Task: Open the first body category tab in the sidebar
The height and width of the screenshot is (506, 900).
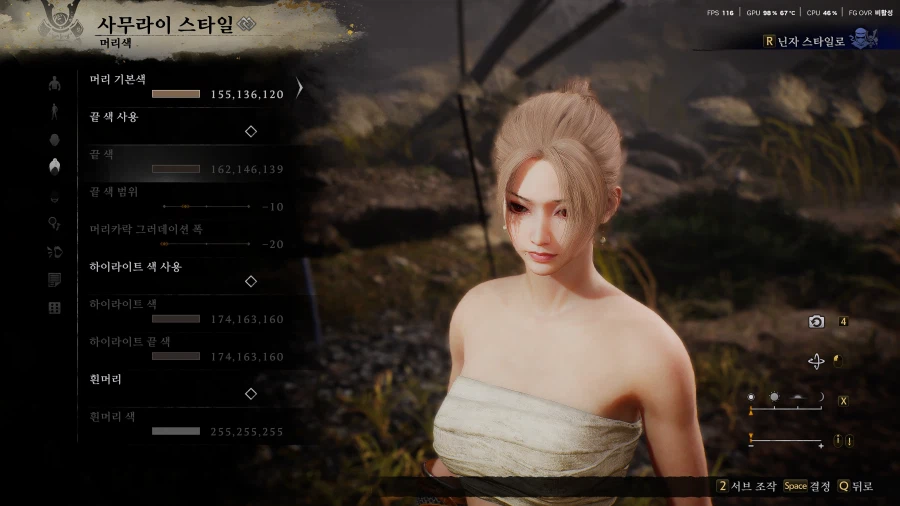Action: click(x=54, y=83)
